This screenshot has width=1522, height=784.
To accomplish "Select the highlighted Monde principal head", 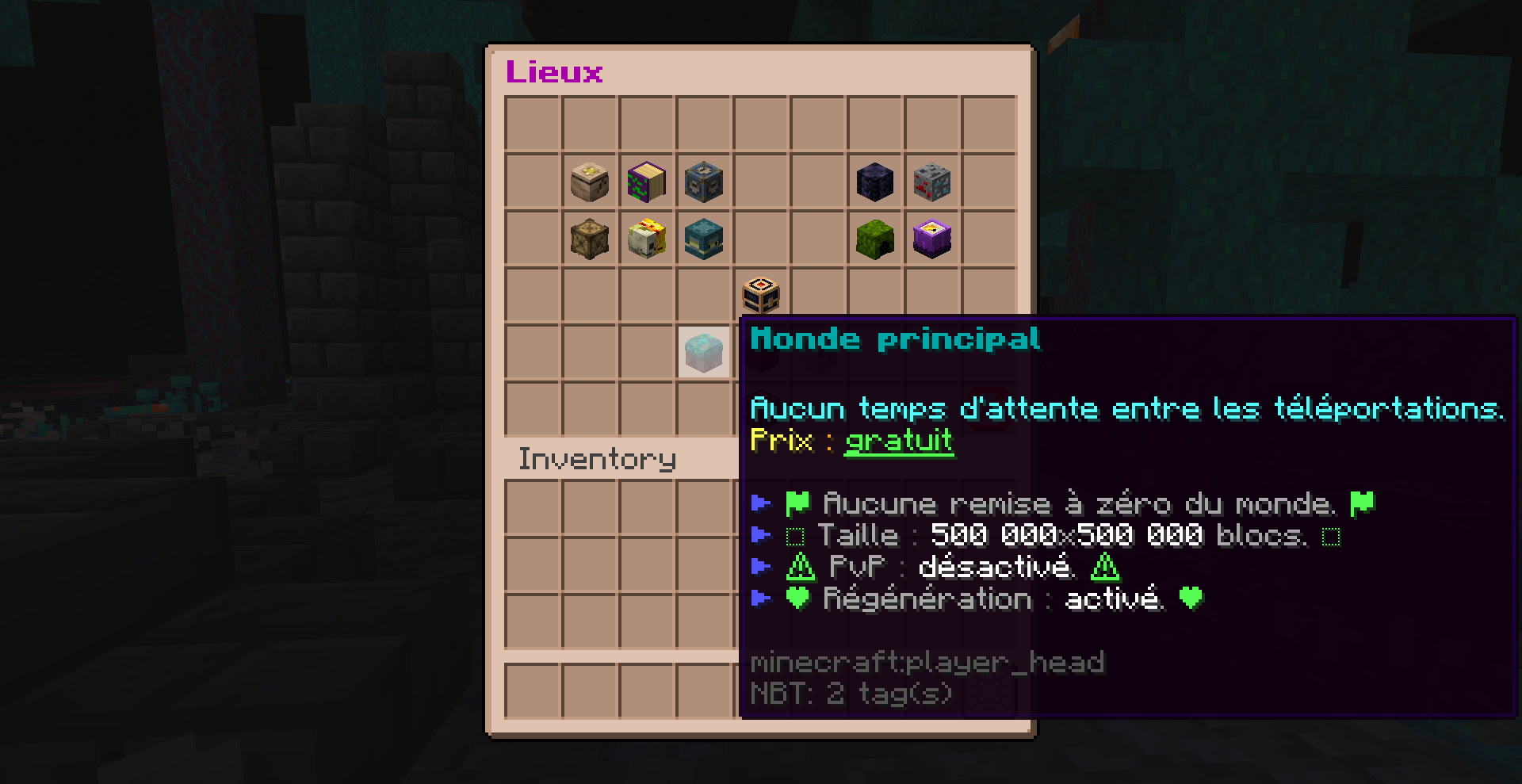I will [703, 352].
